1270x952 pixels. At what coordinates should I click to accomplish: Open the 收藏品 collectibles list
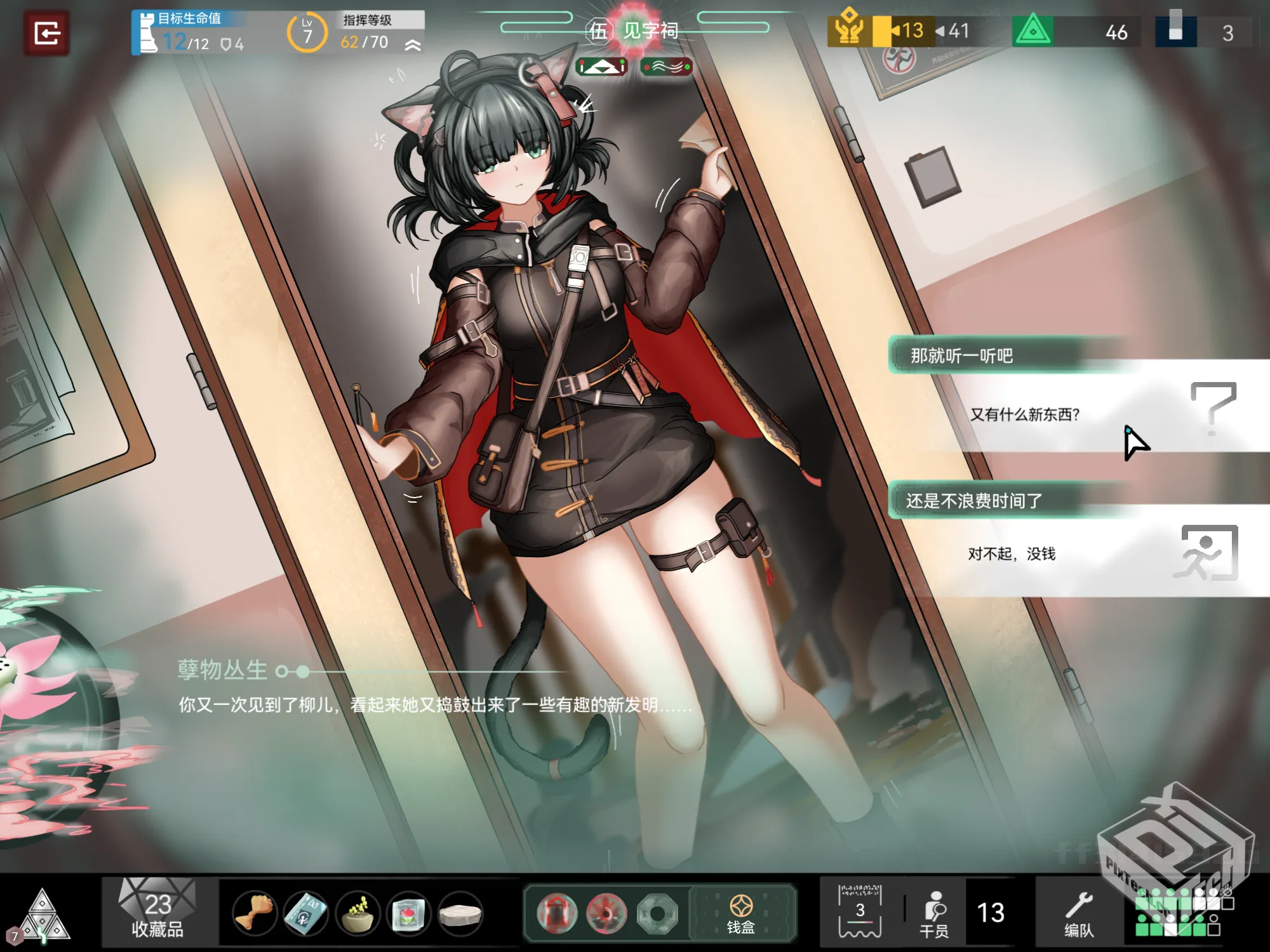tap(157, 913)
